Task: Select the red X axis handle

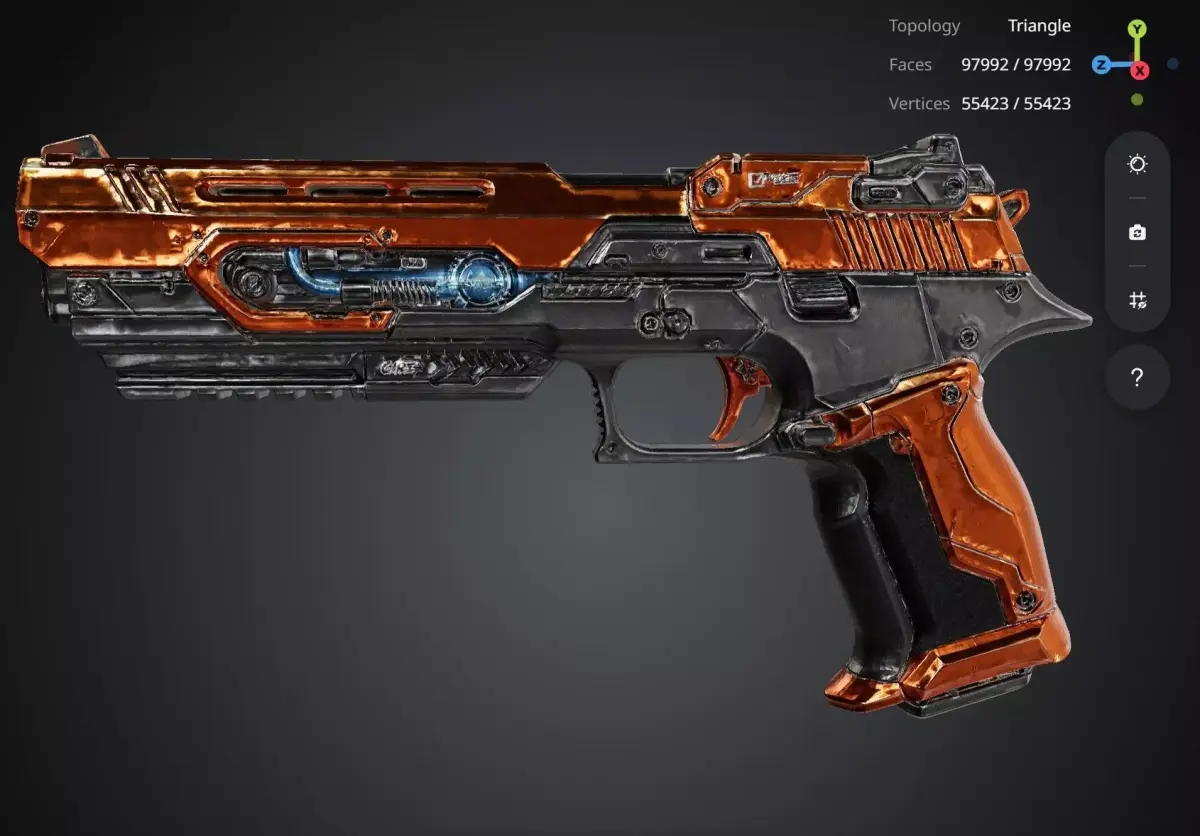Action: (1139, 69)
